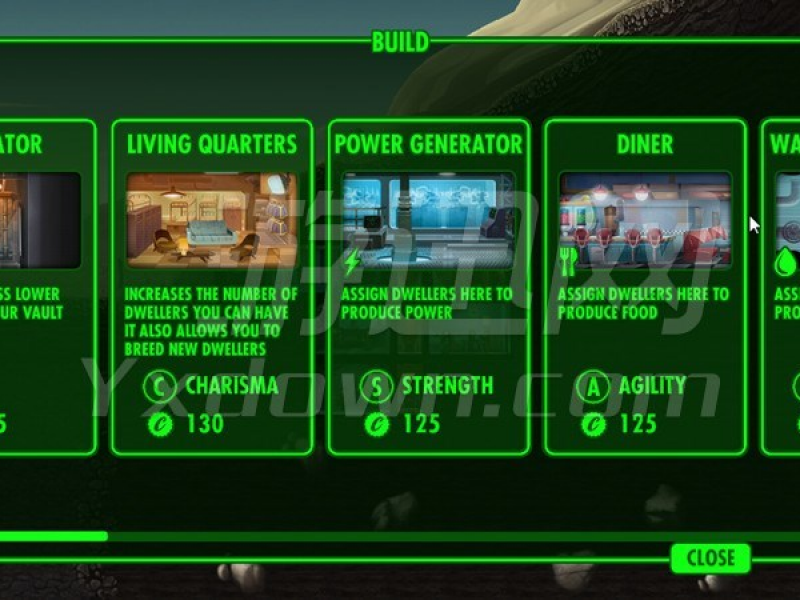Choose the partially visible Water room card

[x=782, y=288]
